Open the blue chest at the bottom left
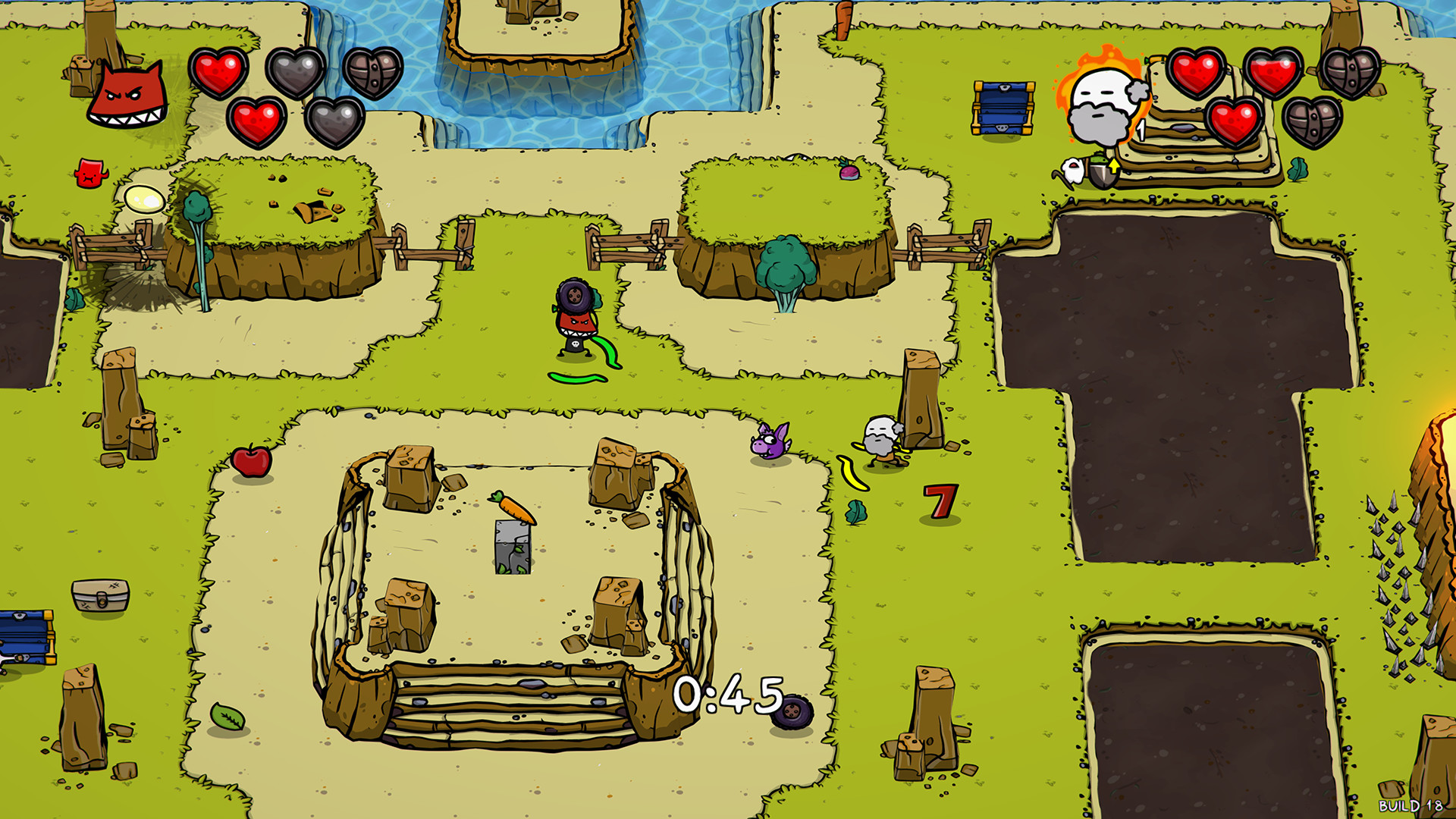The image size is (1456, 819). pos(23,637)
